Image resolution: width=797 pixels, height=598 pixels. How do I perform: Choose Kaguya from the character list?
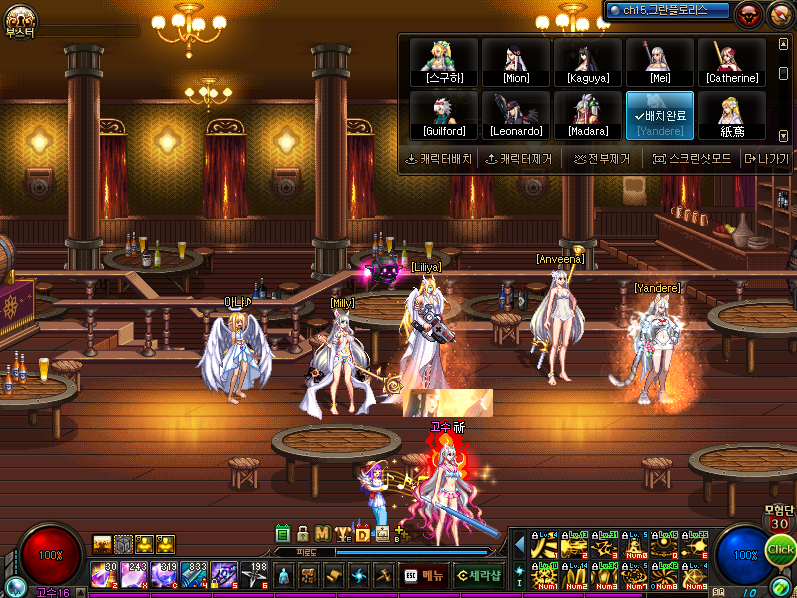click(x=588, y=62)
